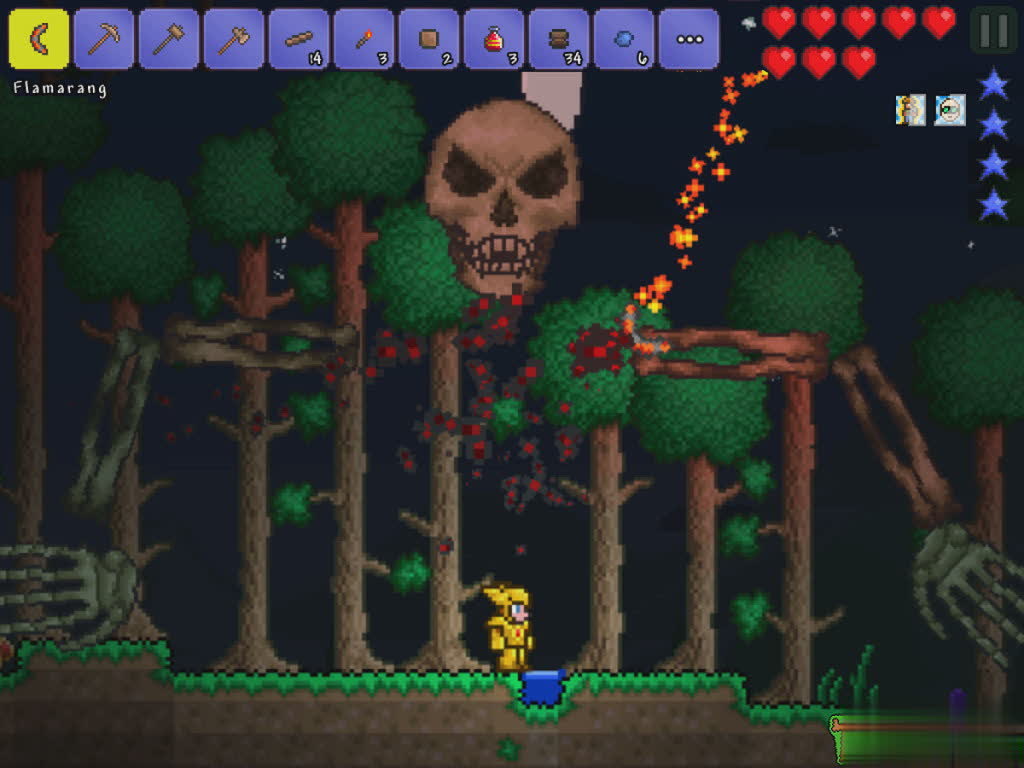The height and width of the screenshot is (768, 1024).
Task: Open the inventory with the three-dots button
Action: click(x=689, y=39)
